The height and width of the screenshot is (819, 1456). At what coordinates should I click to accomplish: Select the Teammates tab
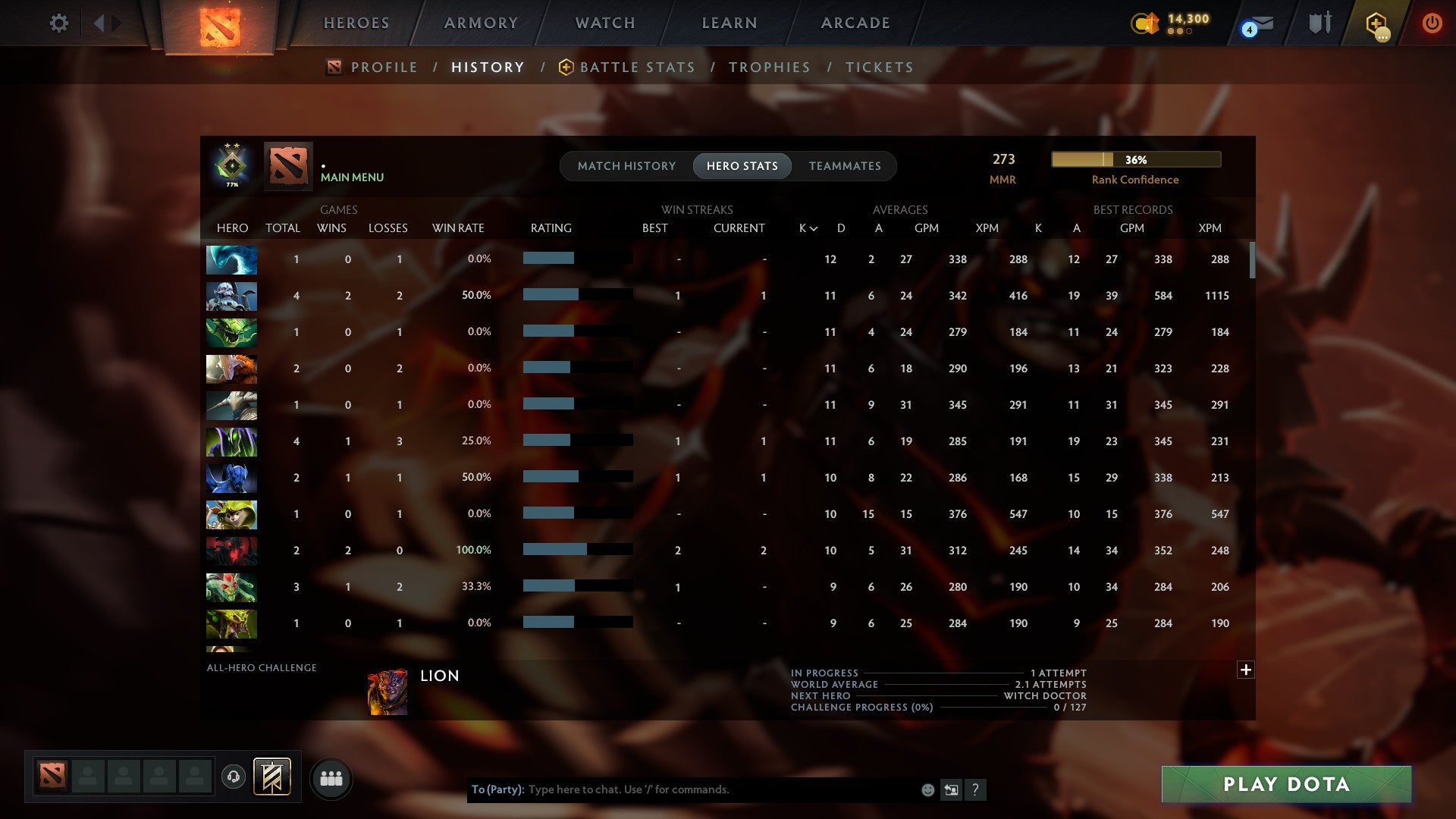coord(845,166)
